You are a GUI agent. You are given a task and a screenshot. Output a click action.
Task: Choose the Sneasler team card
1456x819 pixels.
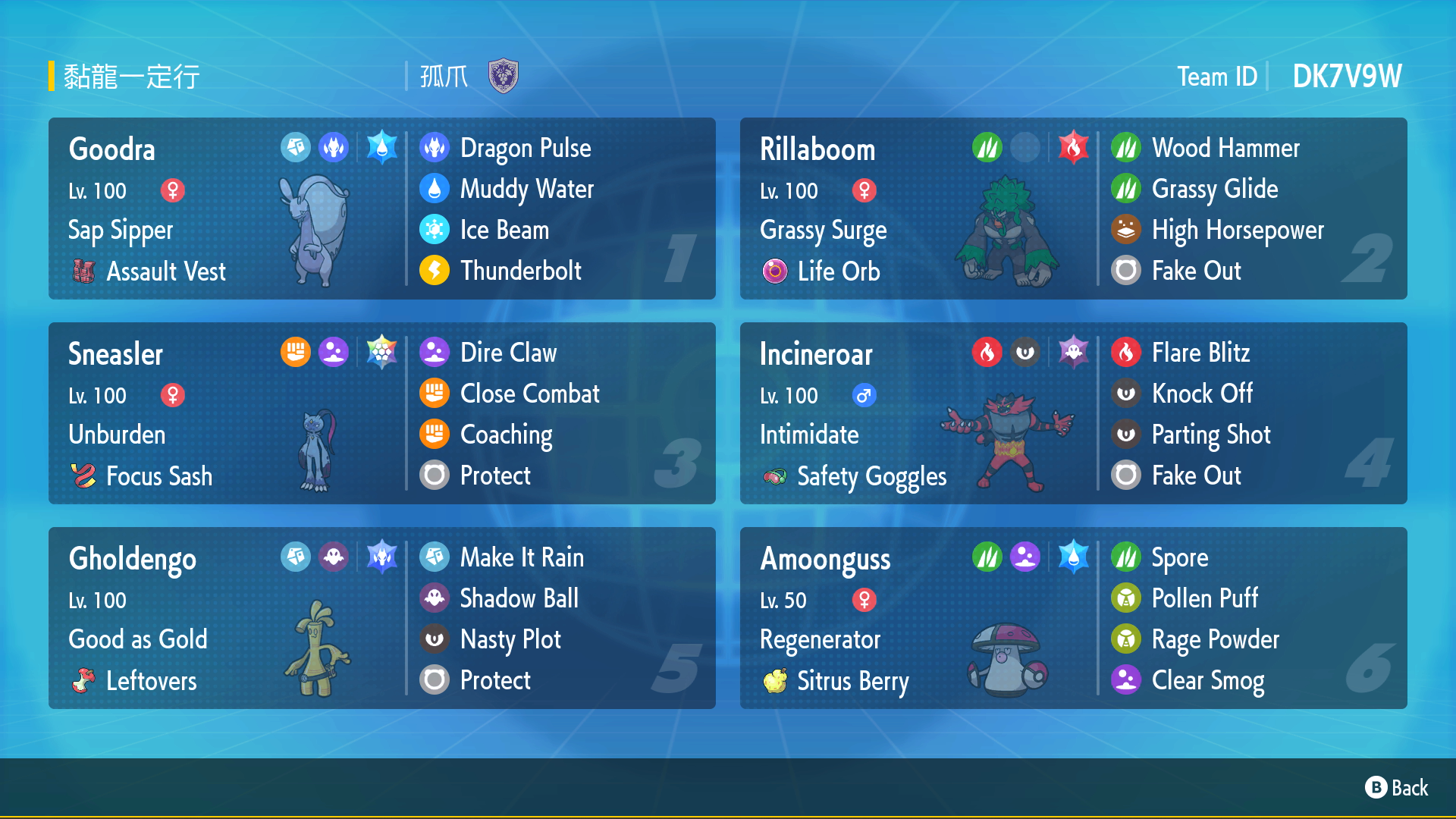(381, 413)
